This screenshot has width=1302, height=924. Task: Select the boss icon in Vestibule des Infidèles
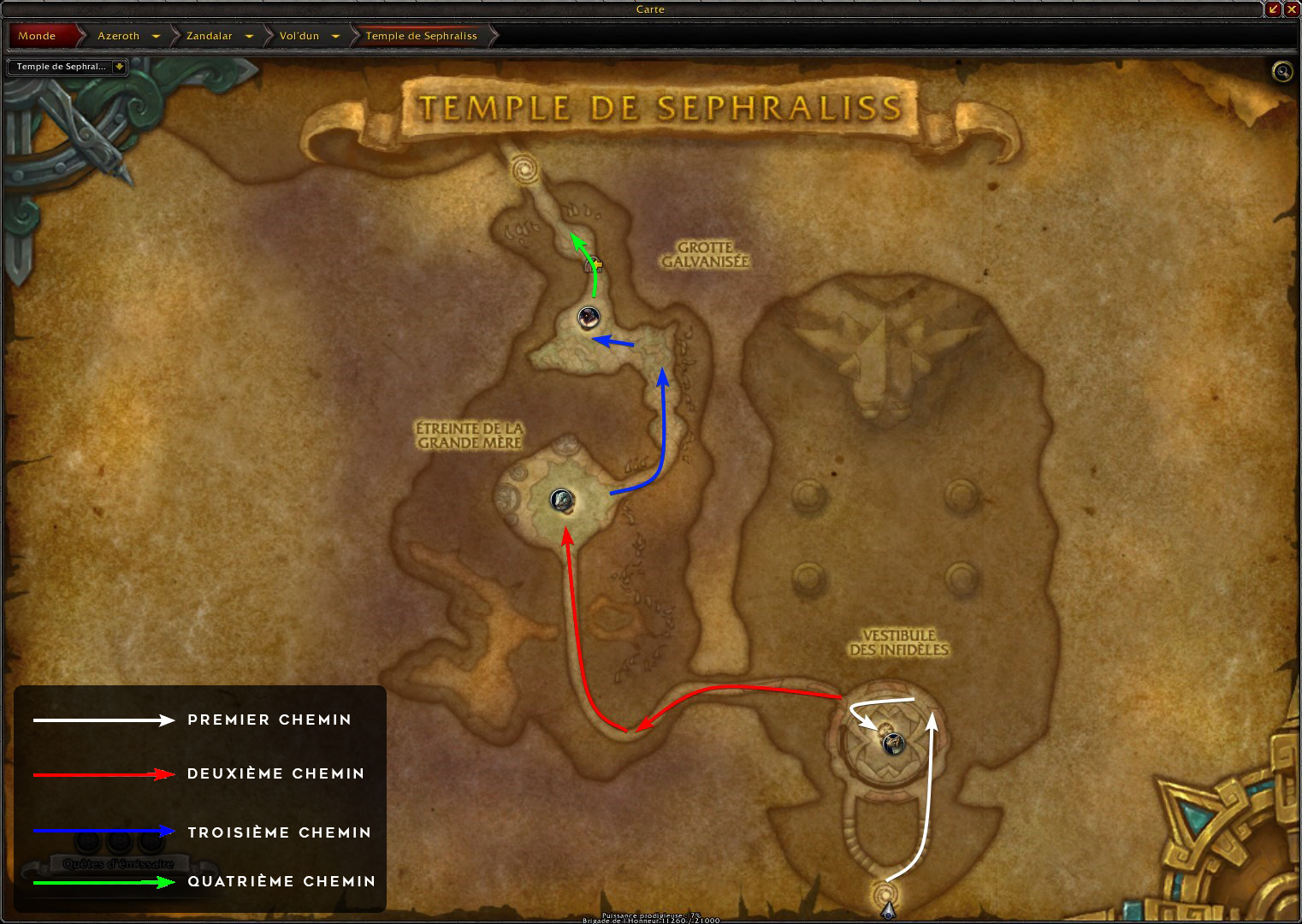(x=893, y=743)
